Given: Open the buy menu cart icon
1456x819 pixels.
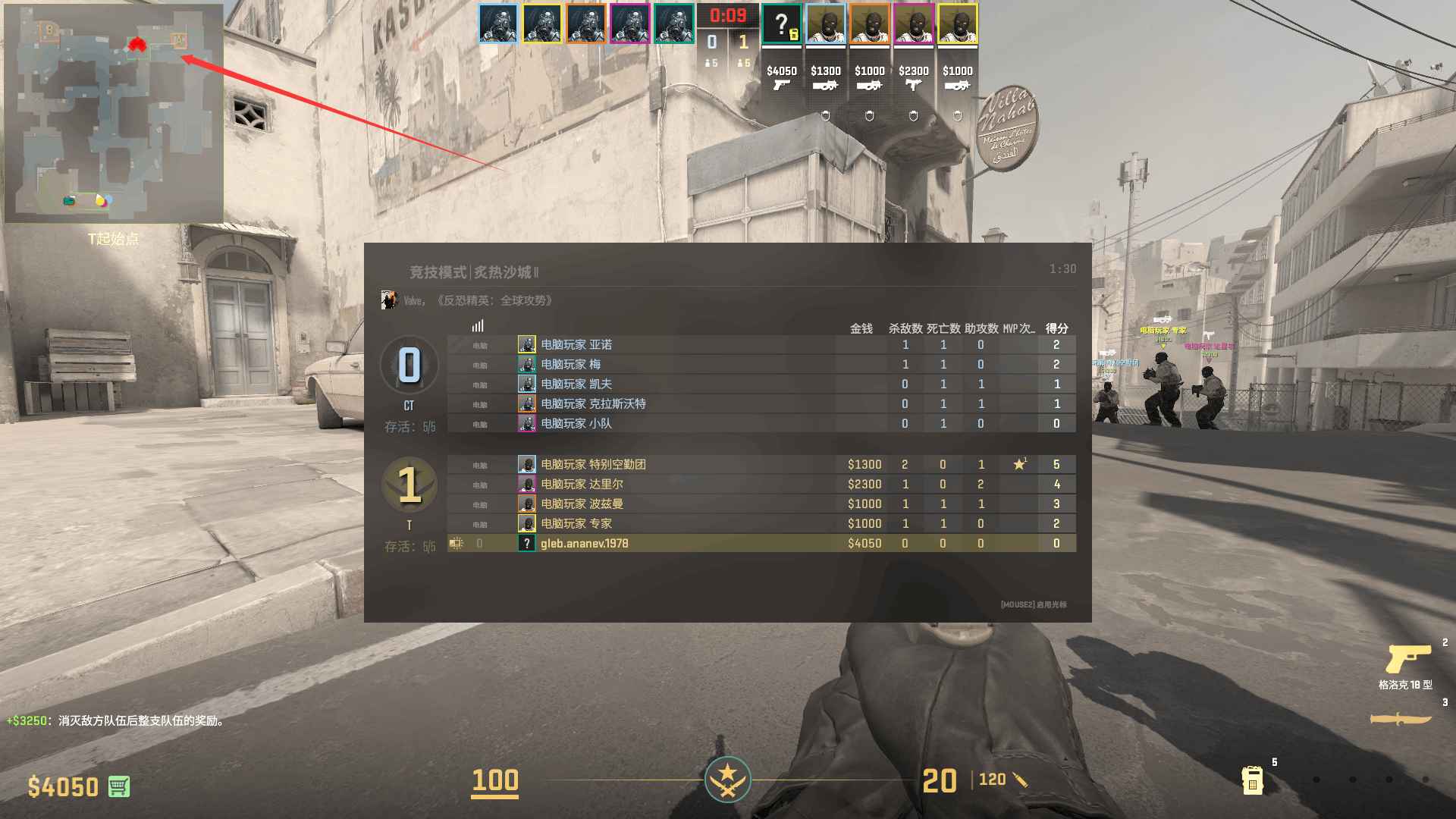Looking at the screenshot, I should coord(118,786).
